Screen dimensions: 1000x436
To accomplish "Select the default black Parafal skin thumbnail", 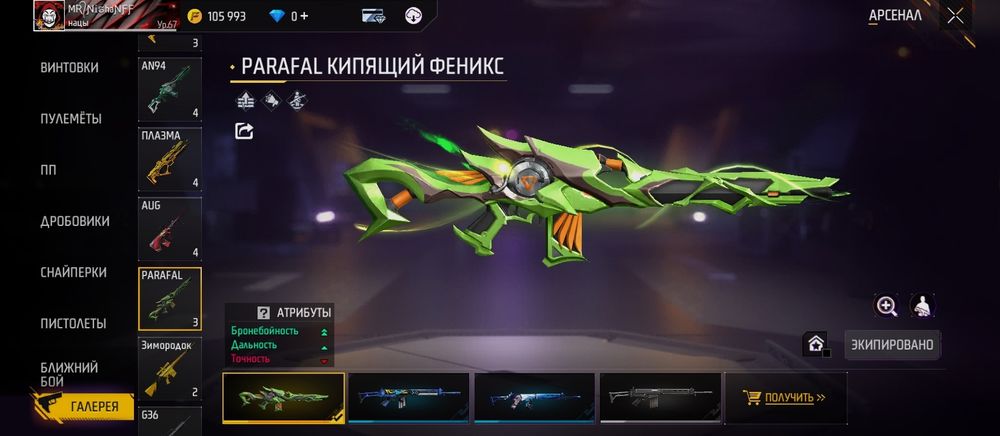I will click(660, 397).
